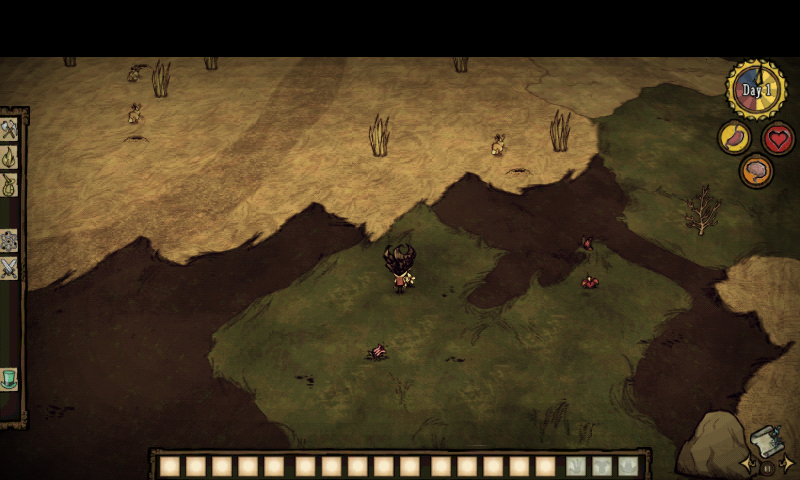Select the head equipment slot

click(628, 466)
